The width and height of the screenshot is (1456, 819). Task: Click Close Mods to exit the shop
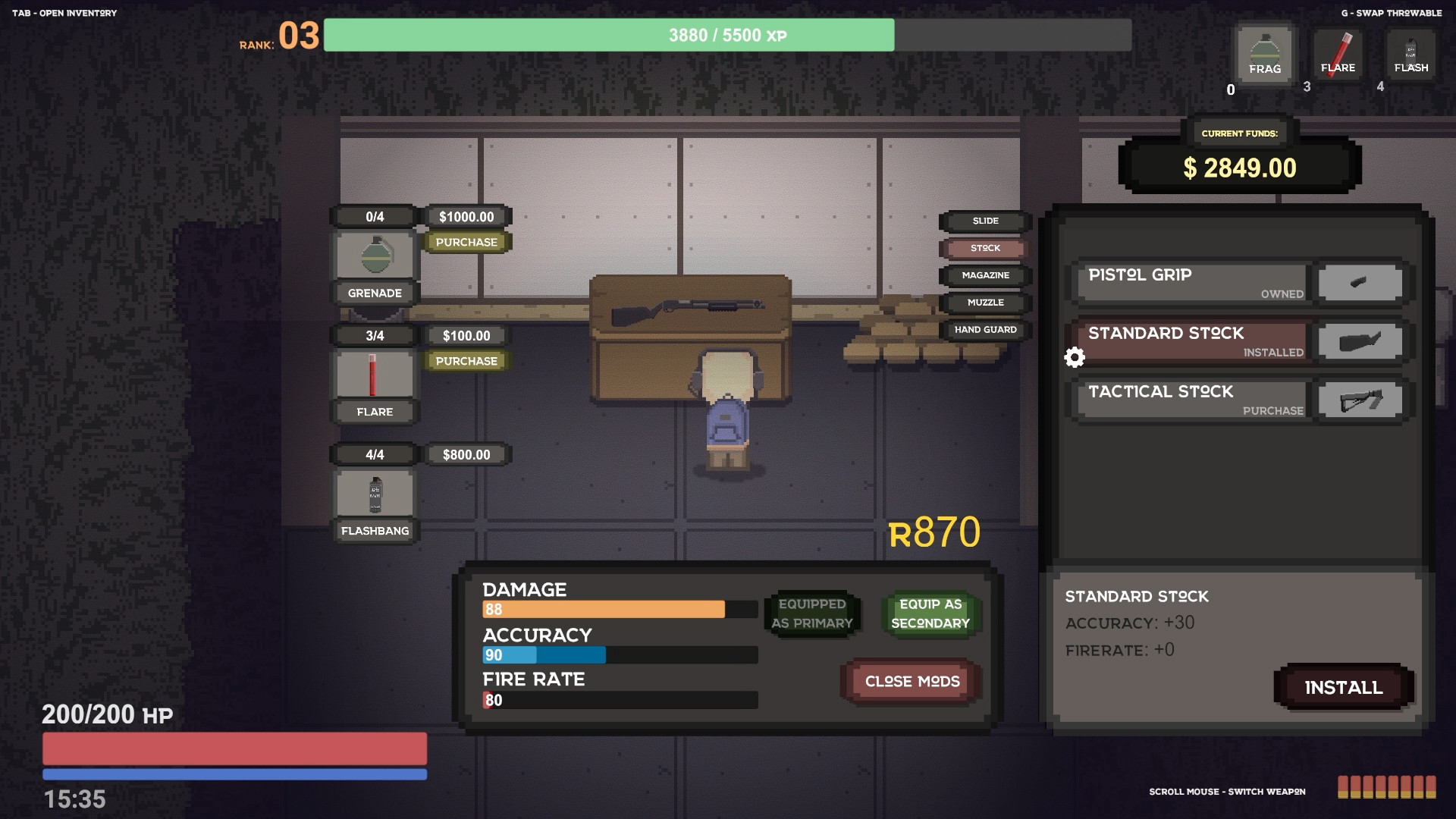click(909, 681)
